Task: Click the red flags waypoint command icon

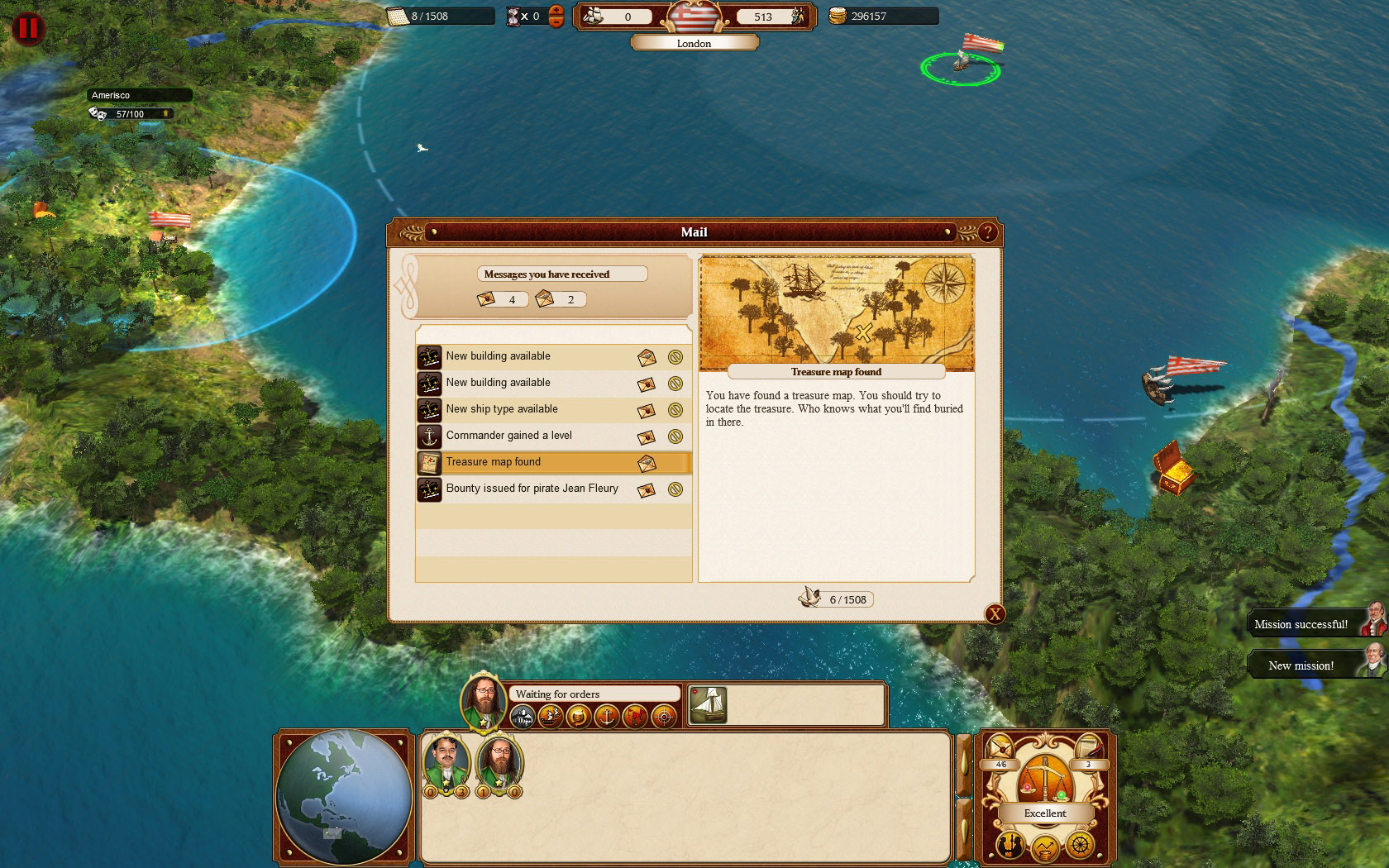Action: pos(634,716)
